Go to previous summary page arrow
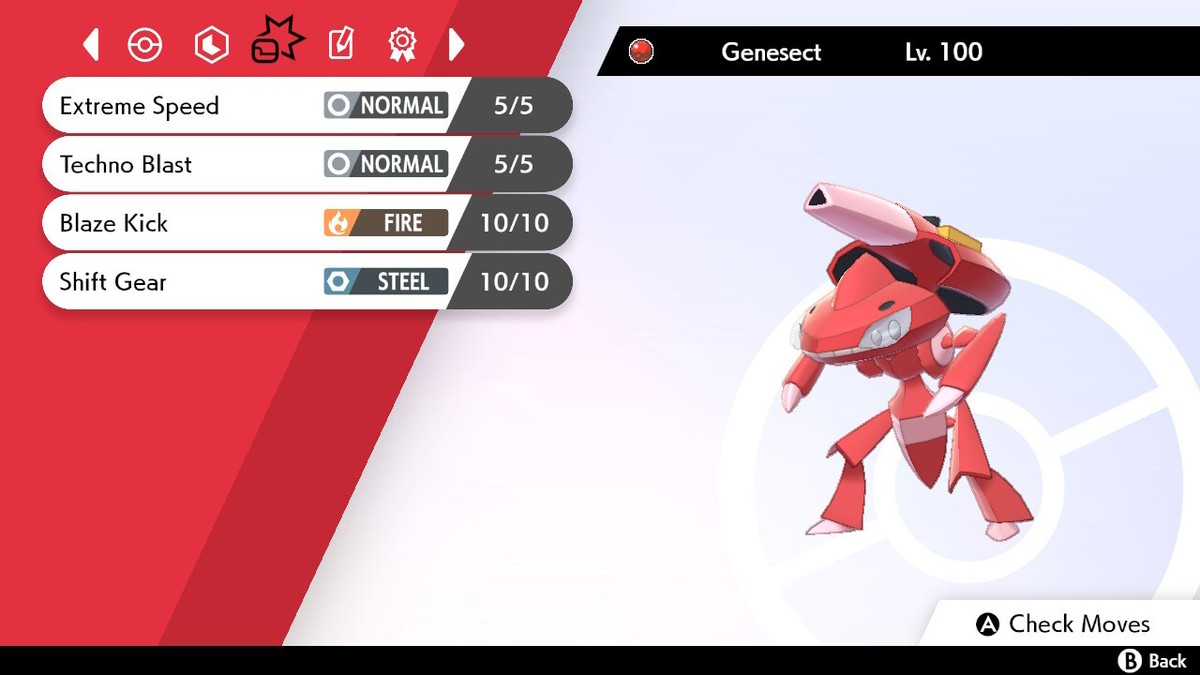Screen dimensions: 1200x675 [x=91, y=44]
